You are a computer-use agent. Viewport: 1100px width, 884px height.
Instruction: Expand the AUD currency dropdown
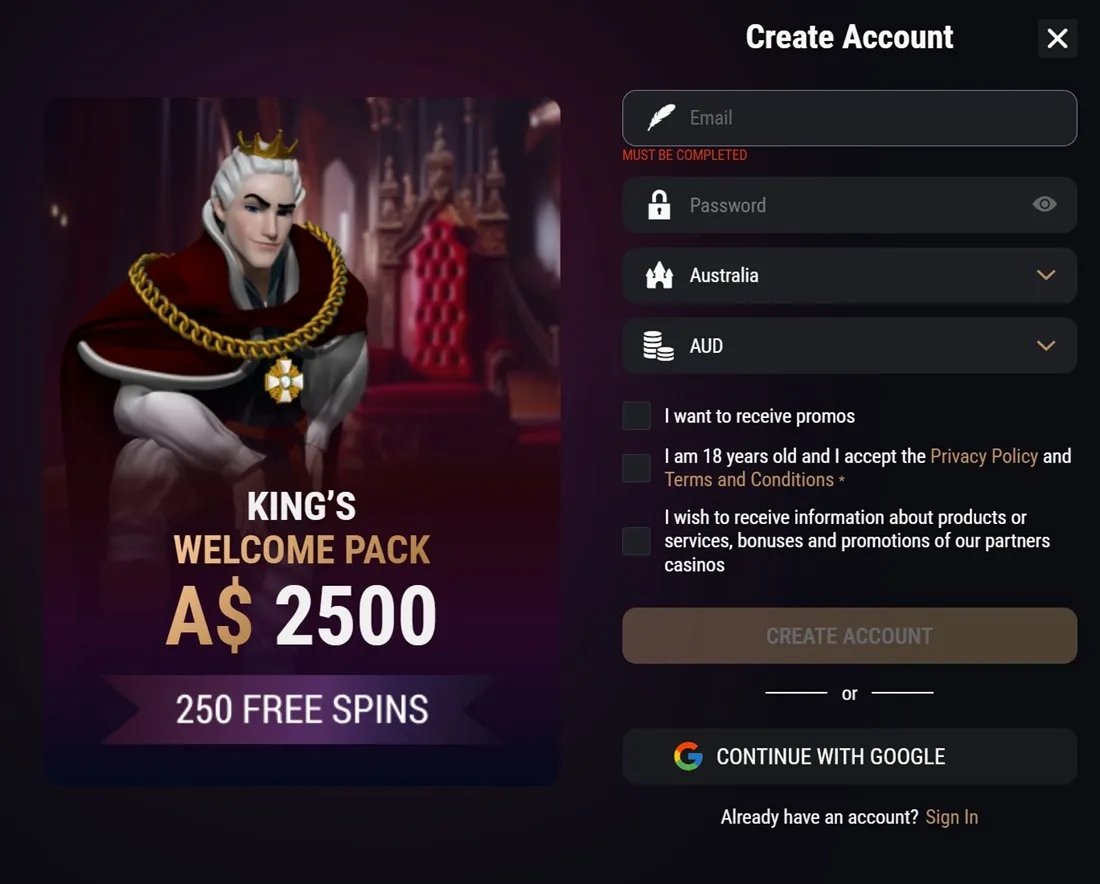849,346
